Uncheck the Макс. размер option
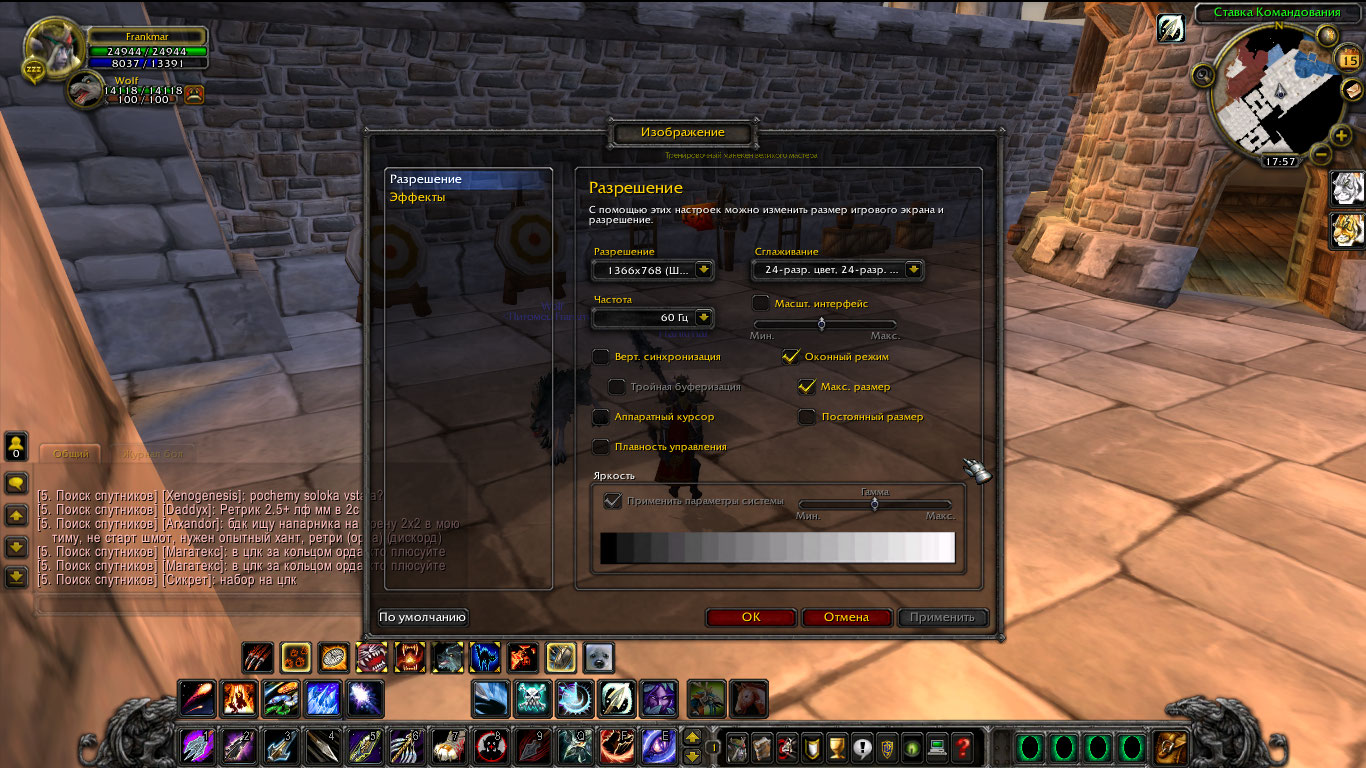Screen dimensions: 1366x768 click(x=807, y=386)
